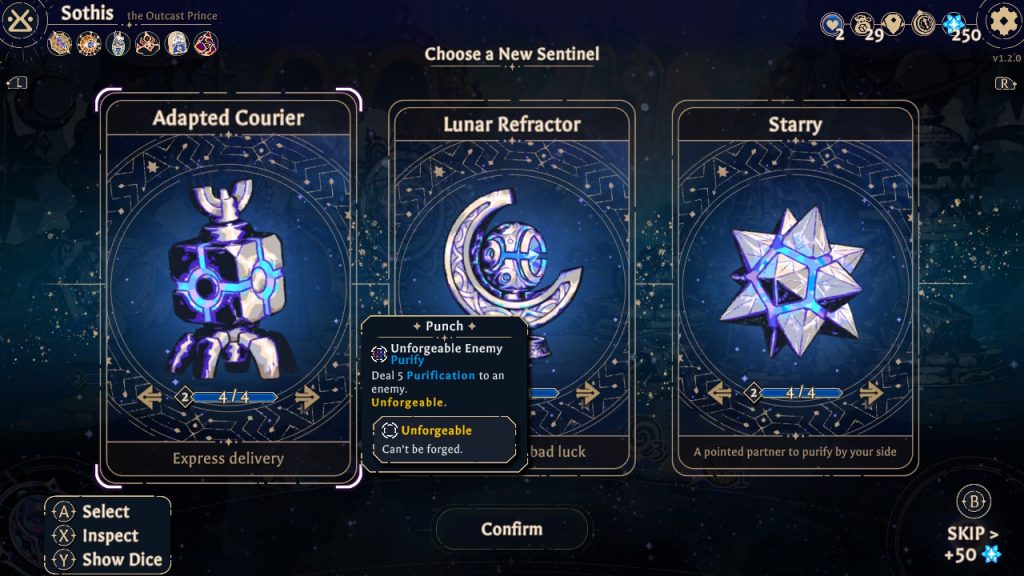Show next die face on Adapted Courier

point(307,397)
